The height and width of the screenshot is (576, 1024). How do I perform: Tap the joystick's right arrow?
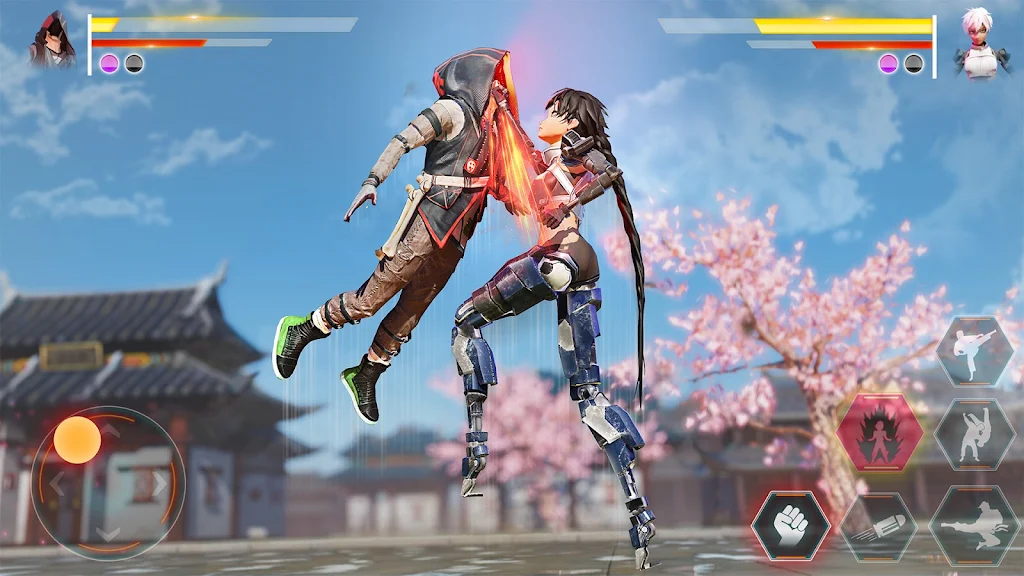click(160, 484)
